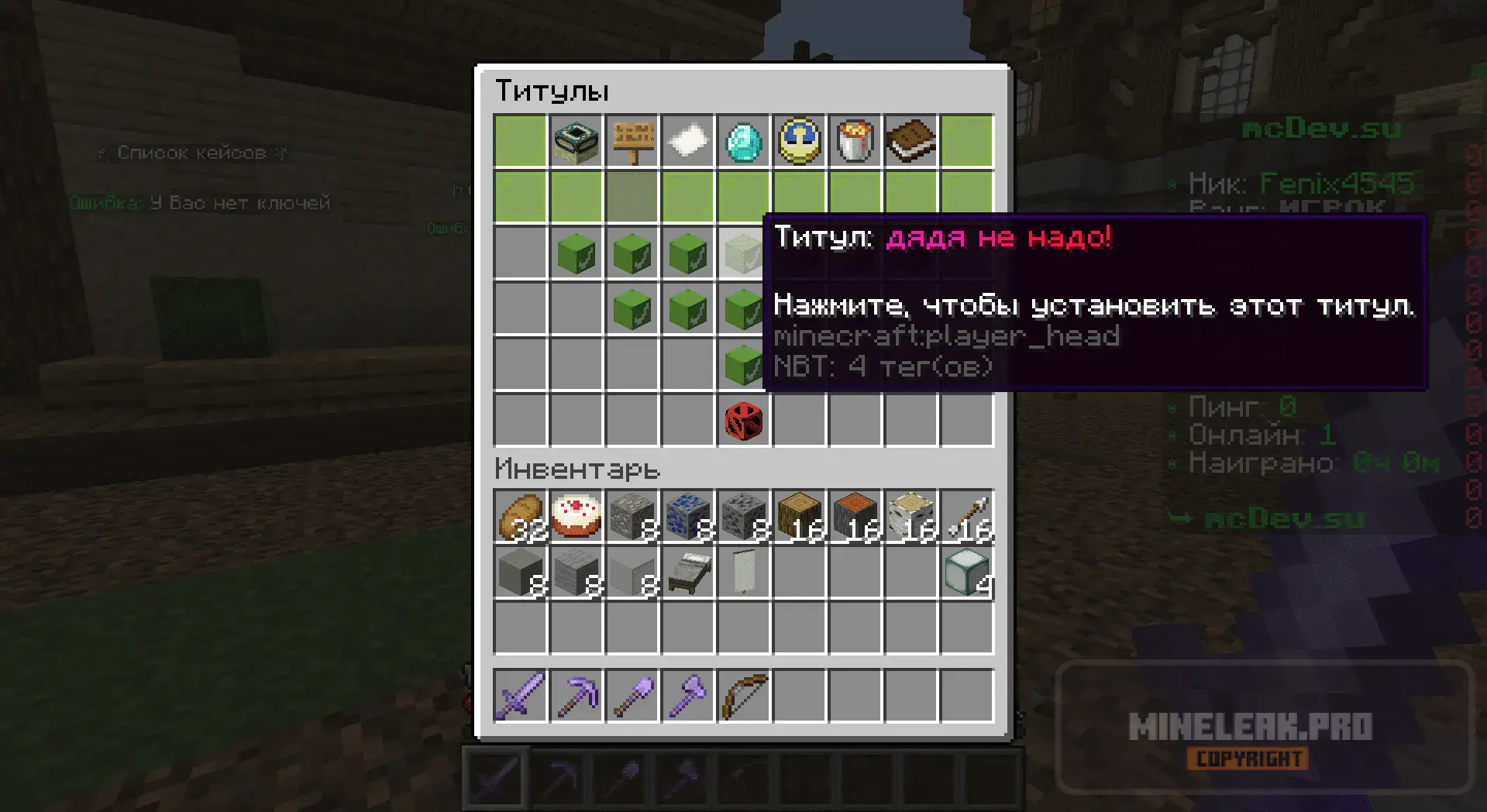Click the birch log stack
The width and height of the screenshot is (1487, 812).
tap(911, 517)
